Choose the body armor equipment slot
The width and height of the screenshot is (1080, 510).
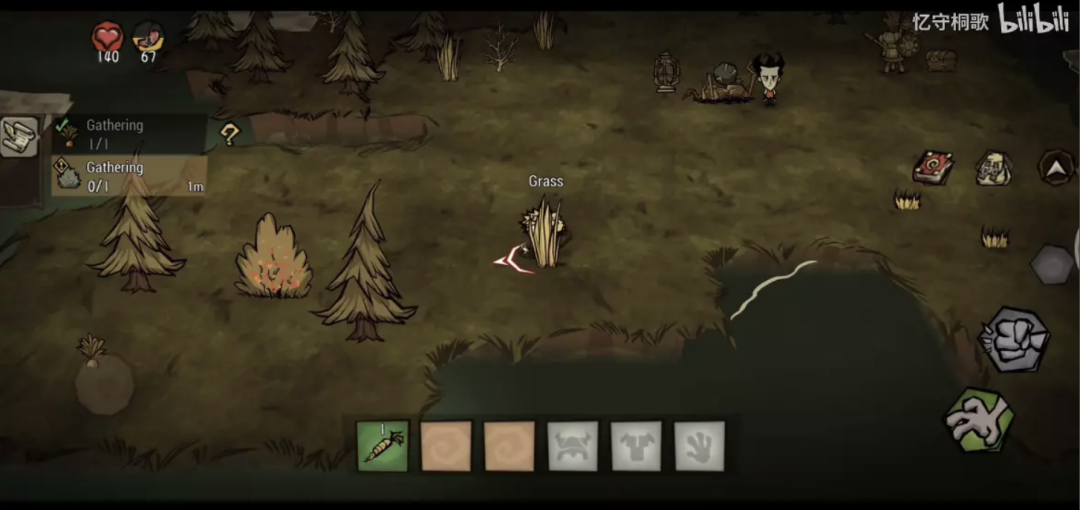click(636, 446)
